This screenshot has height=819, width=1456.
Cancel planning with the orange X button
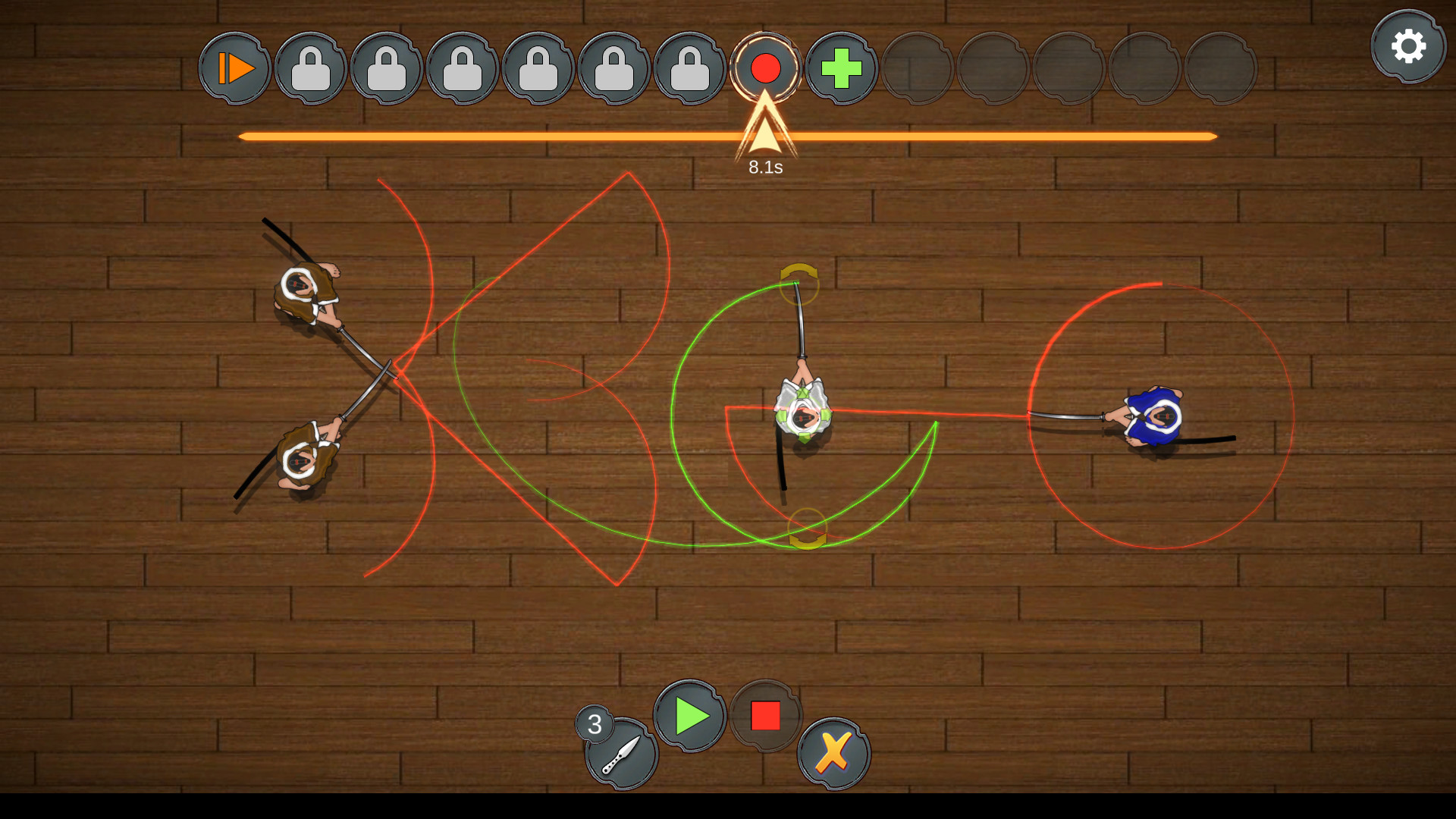(833, 754)
